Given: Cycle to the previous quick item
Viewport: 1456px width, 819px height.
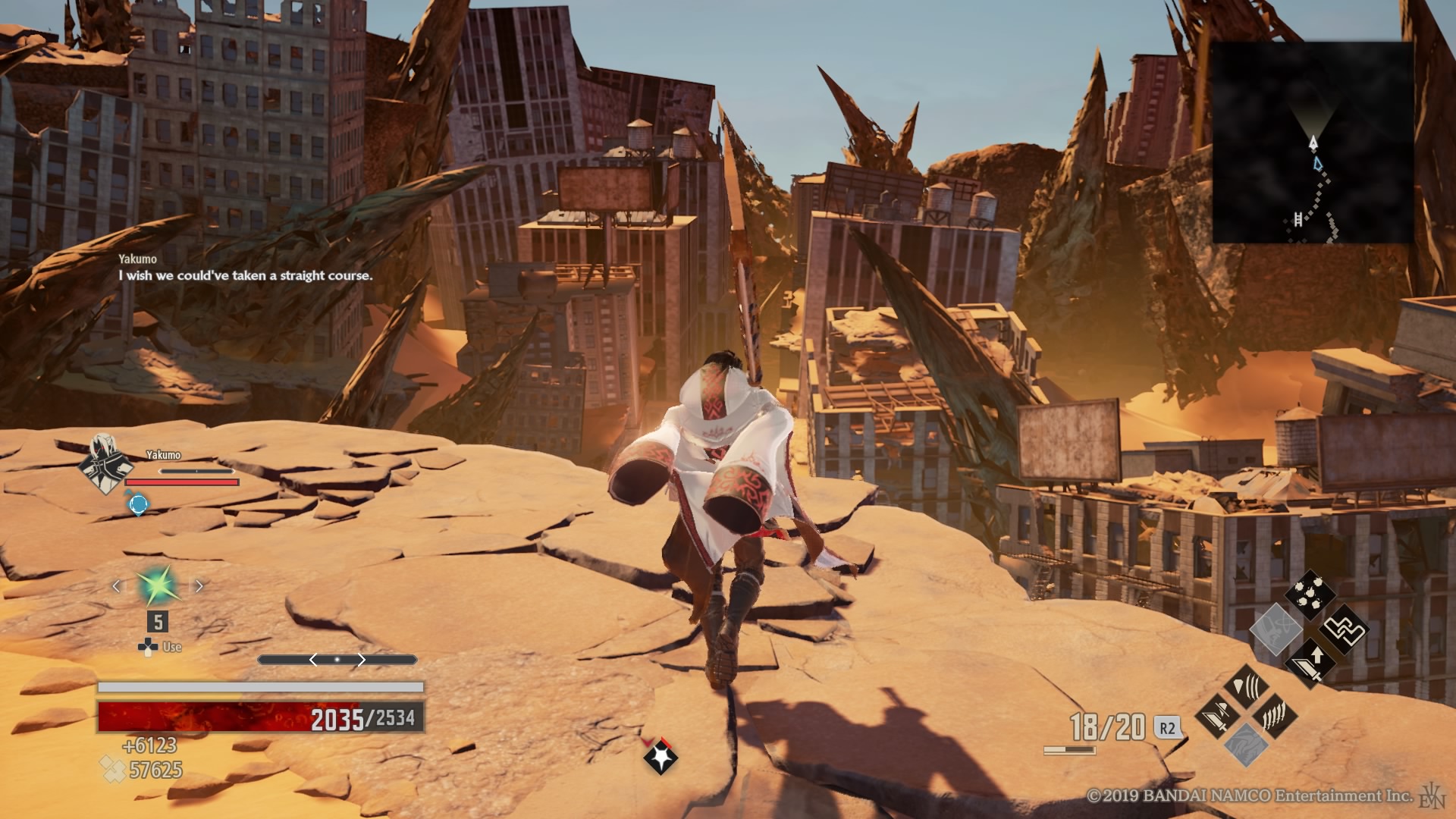Looking at the screenshot, I should pos(117,585).
